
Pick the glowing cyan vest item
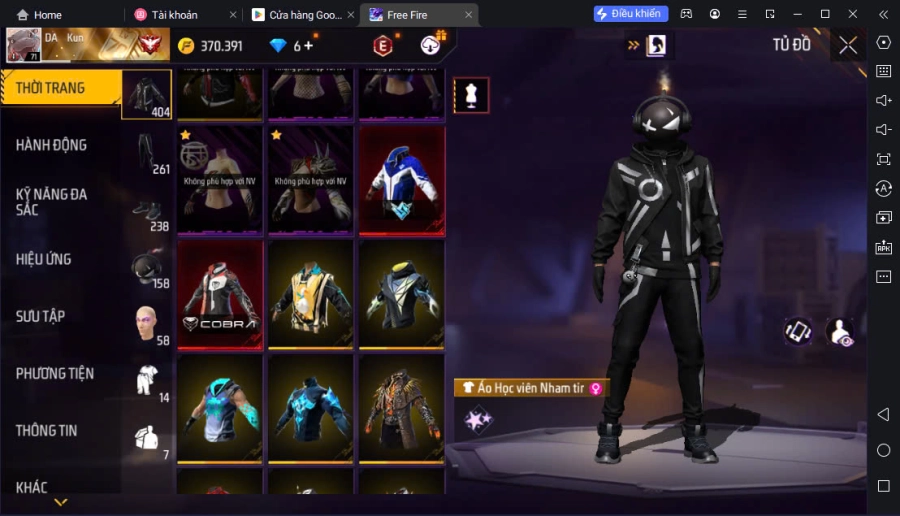click(x=220, y=409)
